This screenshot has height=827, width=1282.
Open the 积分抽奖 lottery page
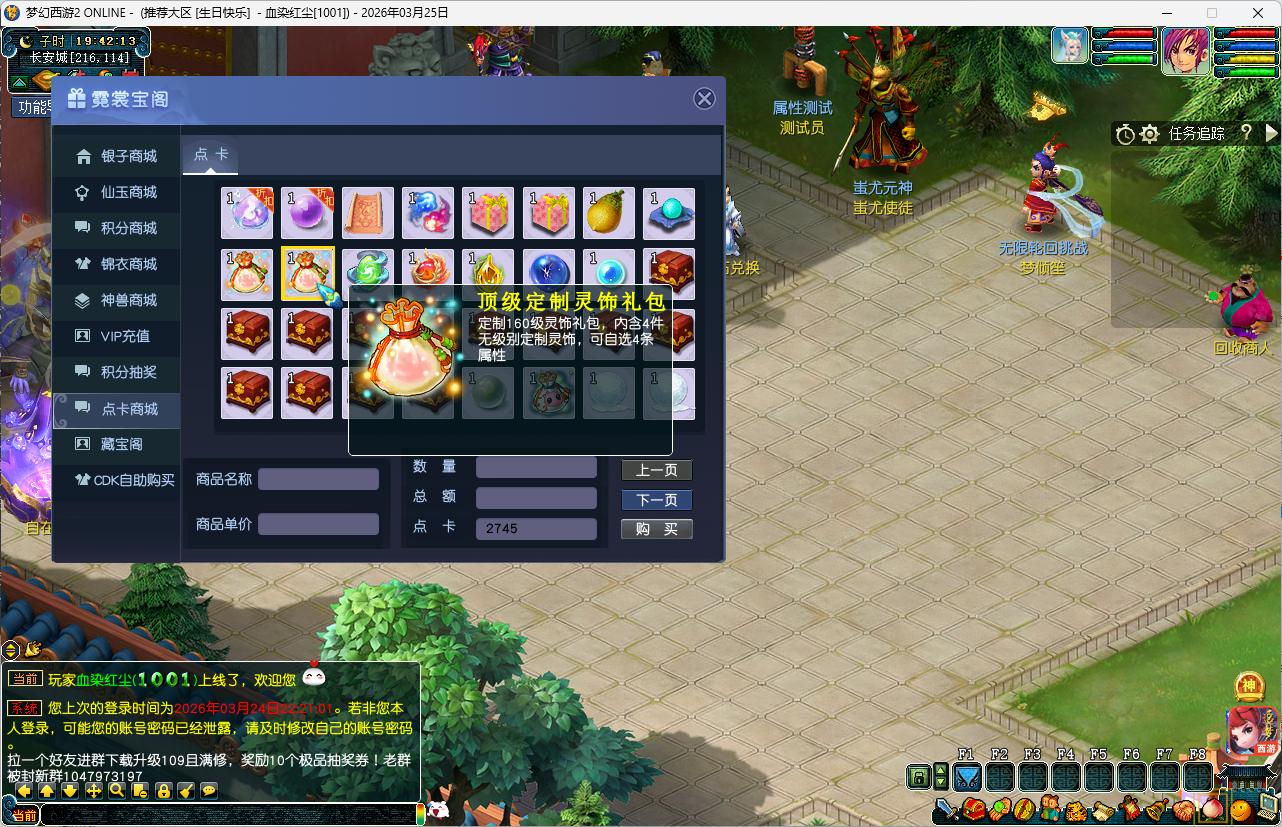pyautogui.click(x=128, y=372)
